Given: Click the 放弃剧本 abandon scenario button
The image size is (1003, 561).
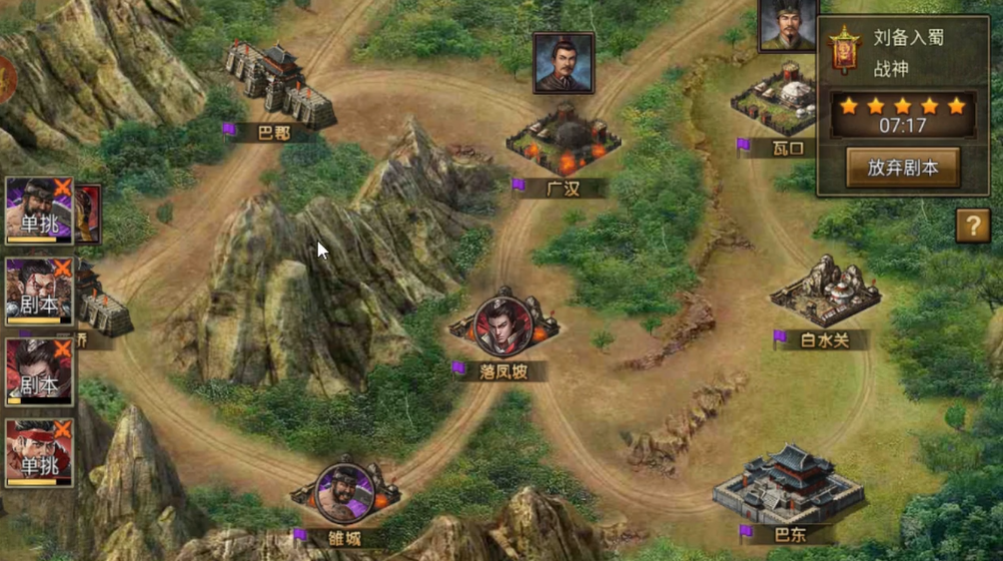Looking at the screenshot, I should pyautogui.click(x=902, y=167).
